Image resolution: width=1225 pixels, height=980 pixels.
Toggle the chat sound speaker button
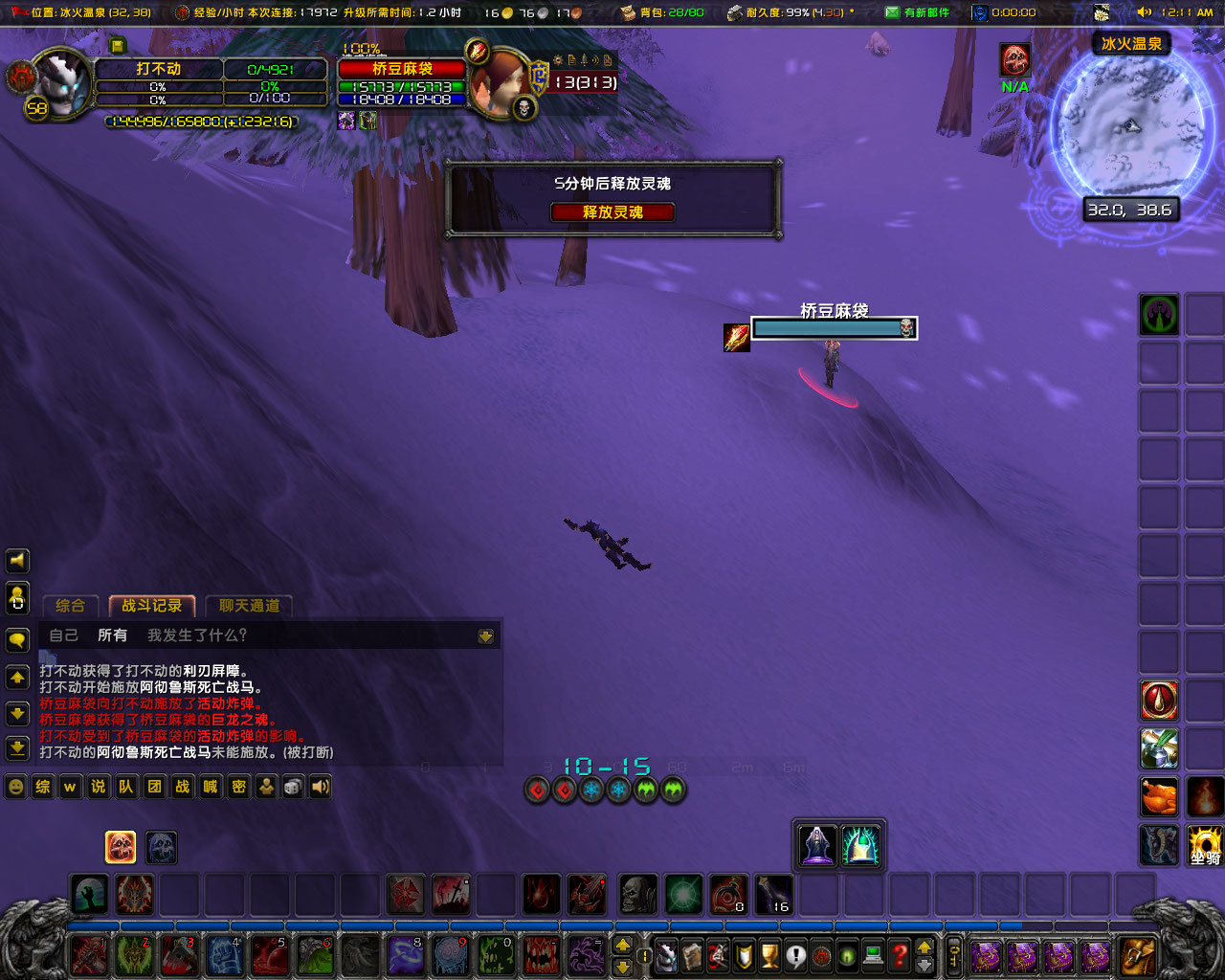coord(319,787)
